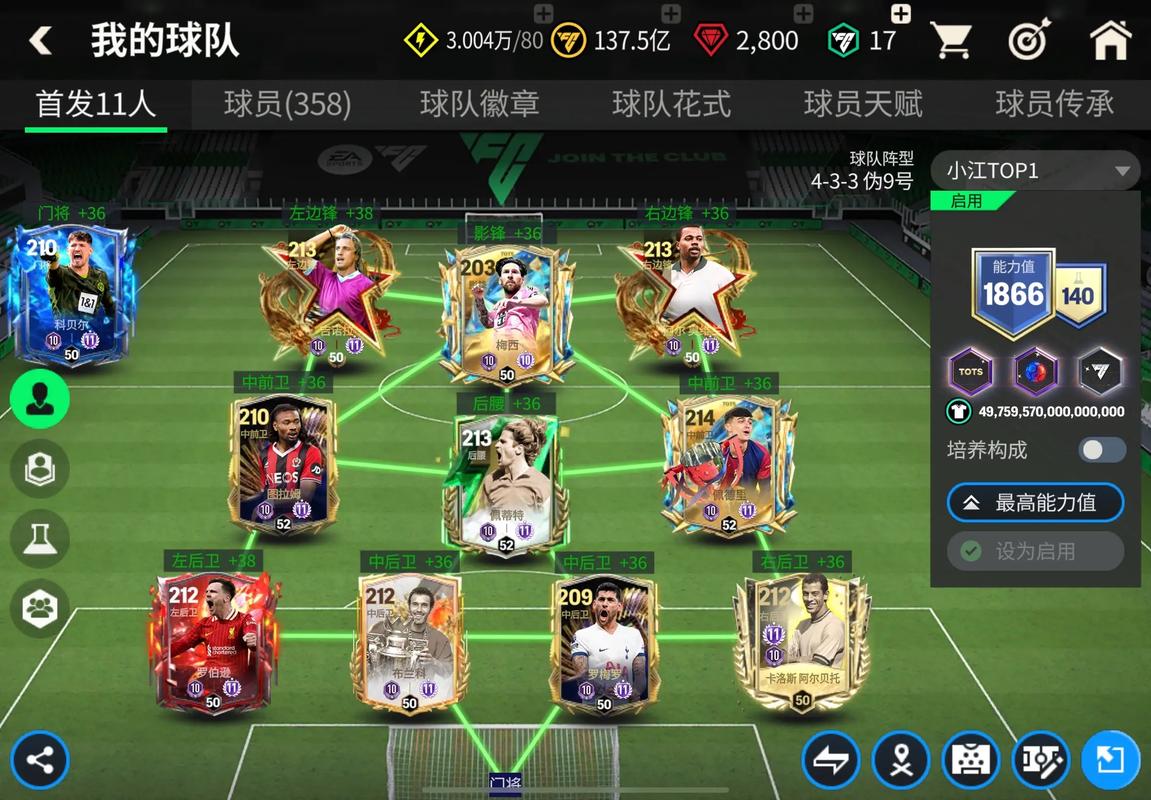
Task: Expand the 小江TOP1 squad dropdown
Action: [1035, 170]
